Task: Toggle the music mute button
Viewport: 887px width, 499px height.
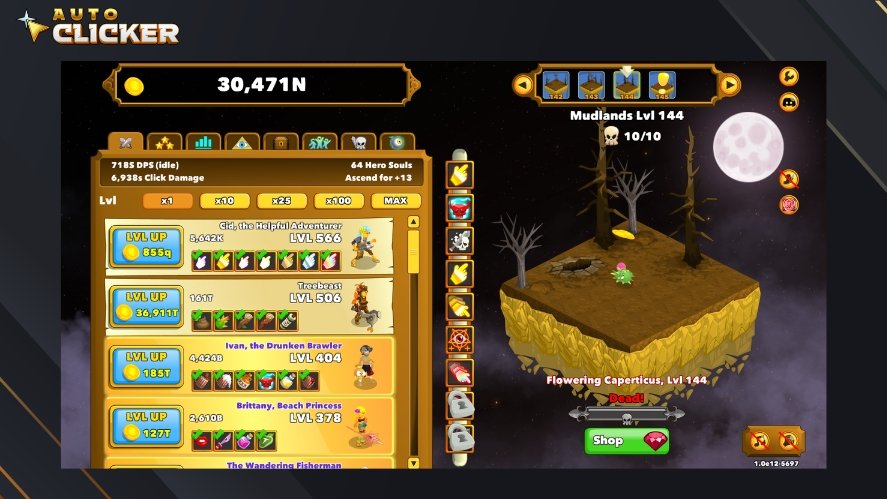Action: tap(789, 179)
